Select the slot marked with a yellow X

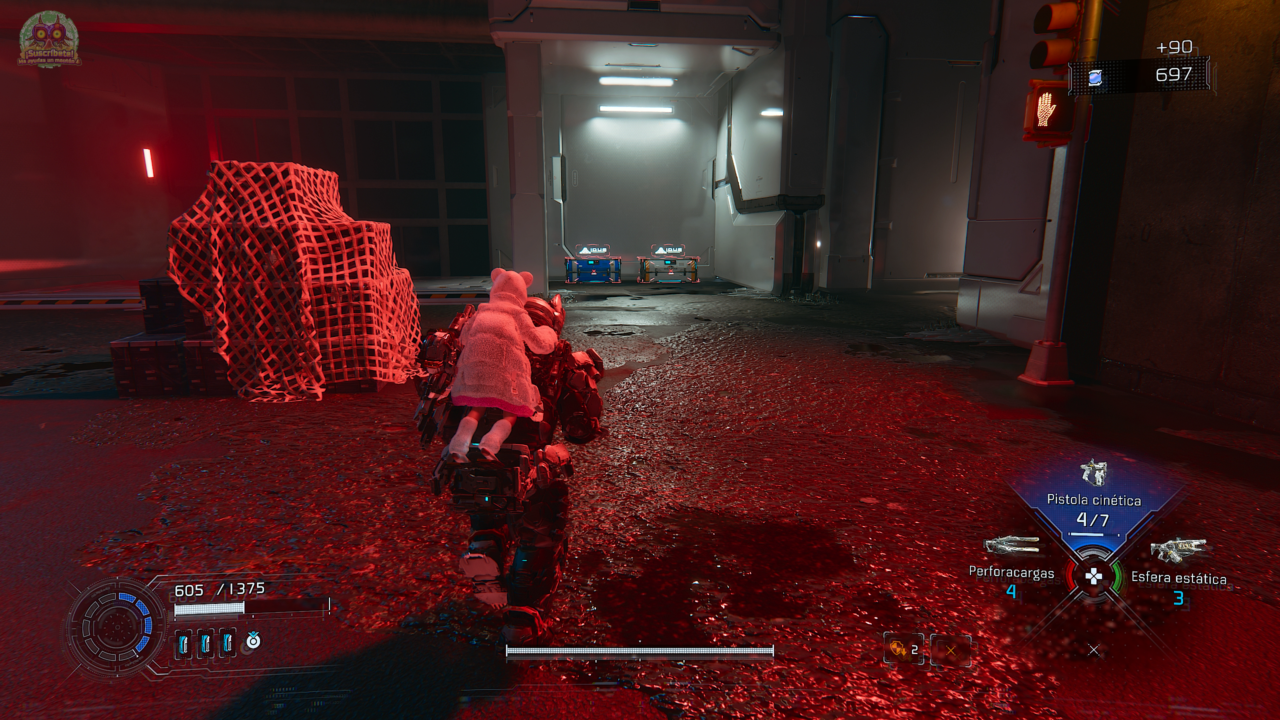click(950, 650)
